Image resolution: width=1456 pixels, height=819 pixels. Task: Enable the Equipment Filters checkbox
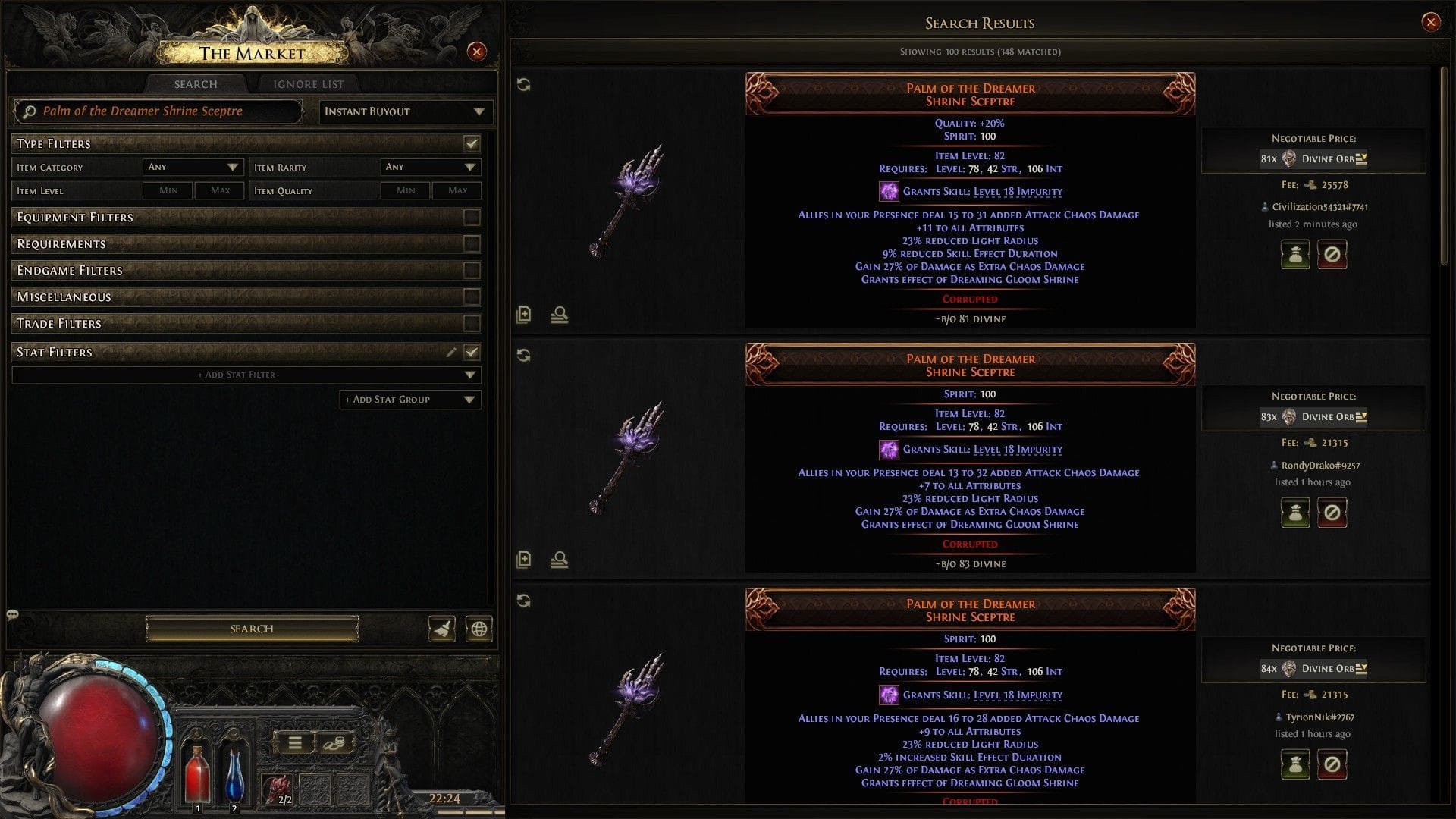[x=471, y=217]
